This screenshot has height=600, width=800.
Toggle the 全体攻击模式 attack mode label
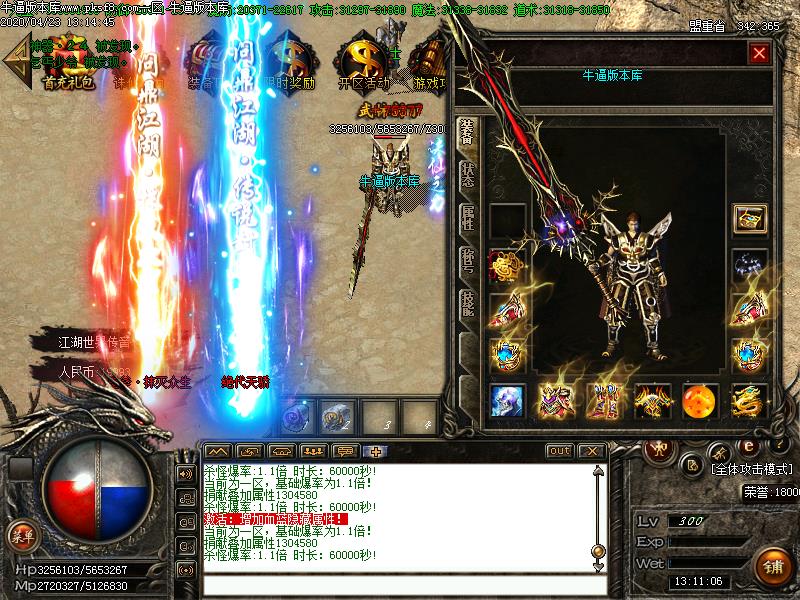pos(750,467)
